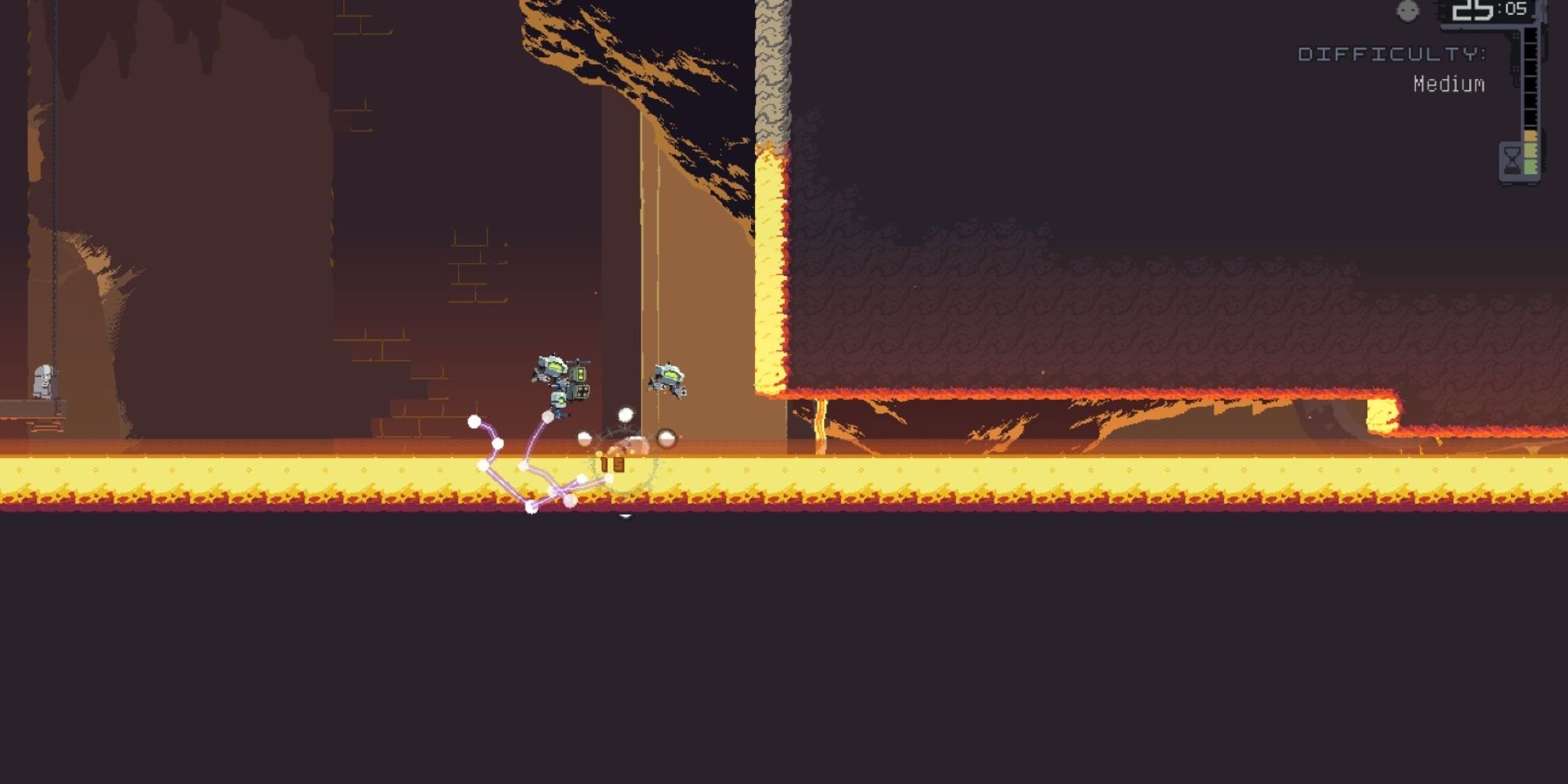Click the Medium difficulty label
This screenshot has width=1568, height=784.
[x=1447, y=82]
